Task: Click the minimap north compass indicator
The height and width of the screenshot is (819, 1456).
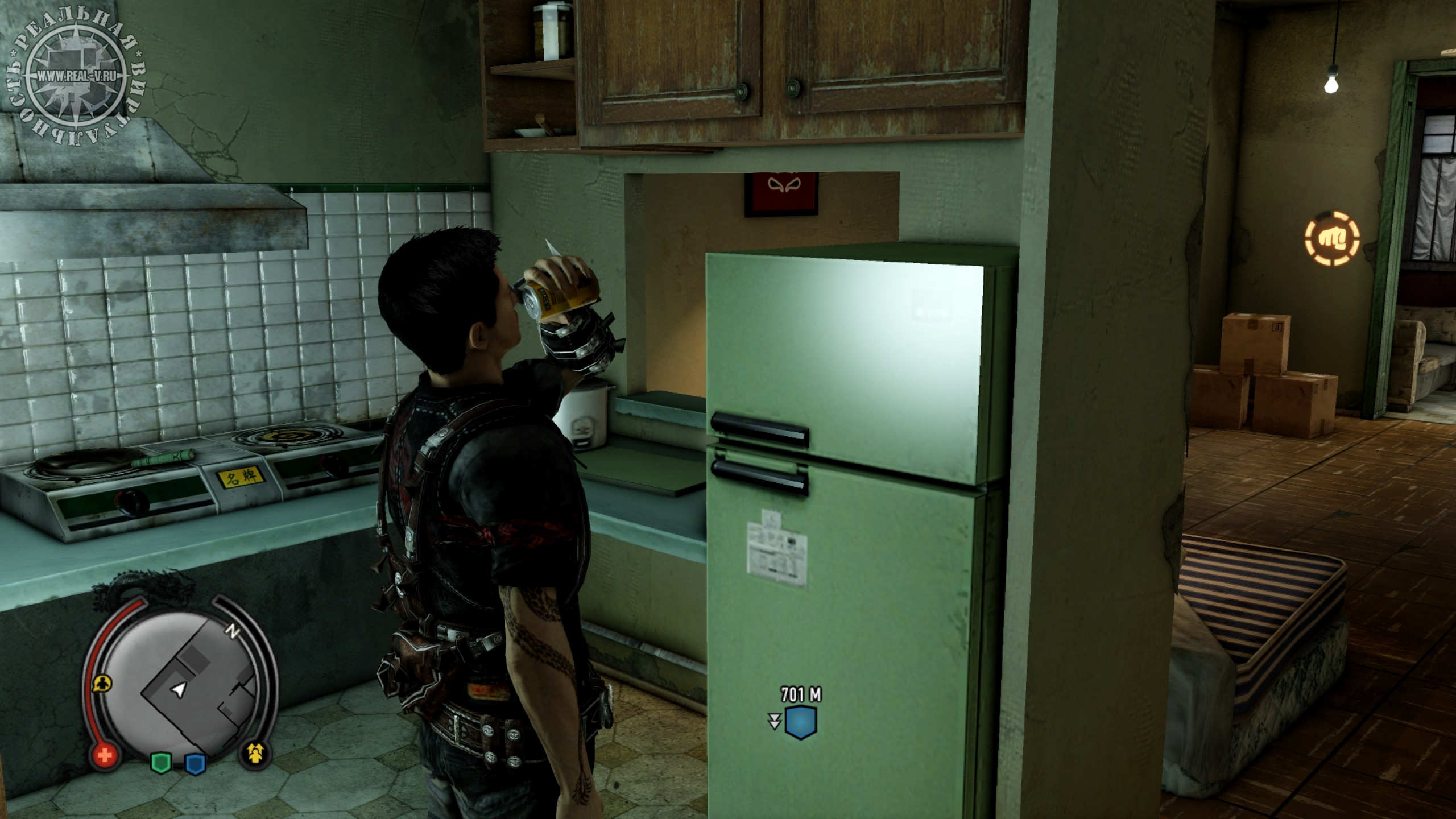Action: [x=233, y=630]
